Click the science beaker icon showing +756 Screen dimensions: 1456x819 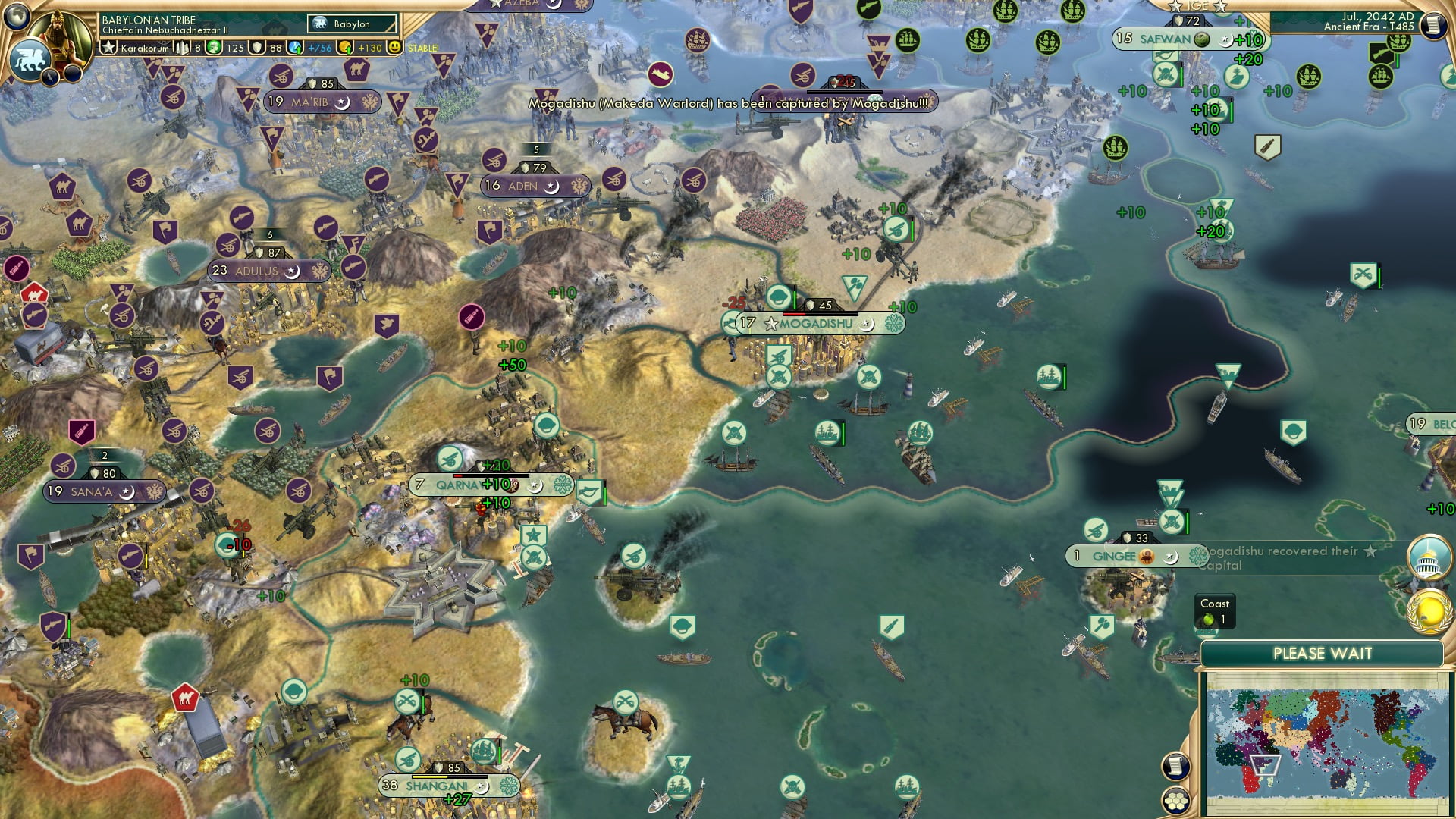[294, 47]
